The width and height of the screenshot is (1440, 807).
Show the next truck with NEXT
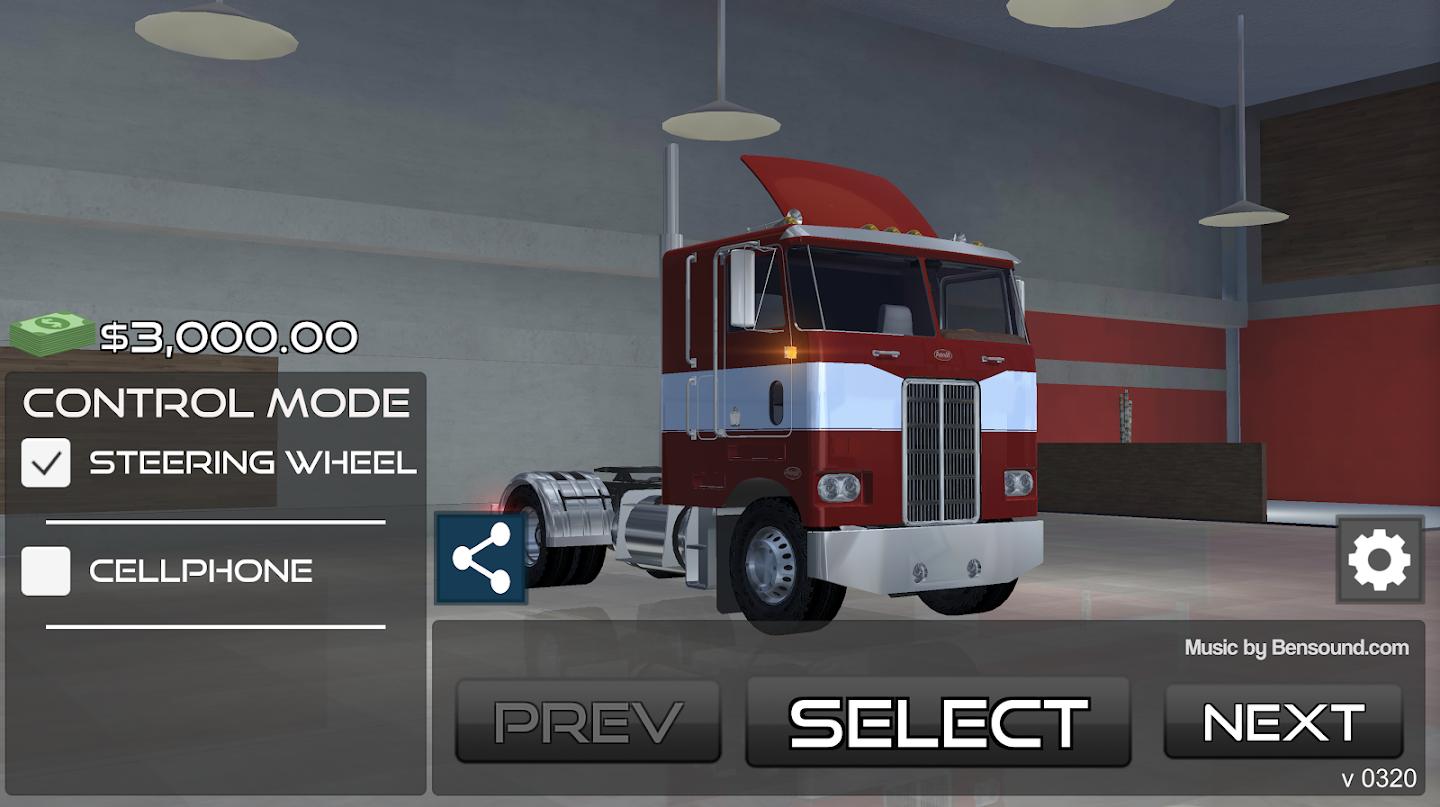click(1283, 722)
